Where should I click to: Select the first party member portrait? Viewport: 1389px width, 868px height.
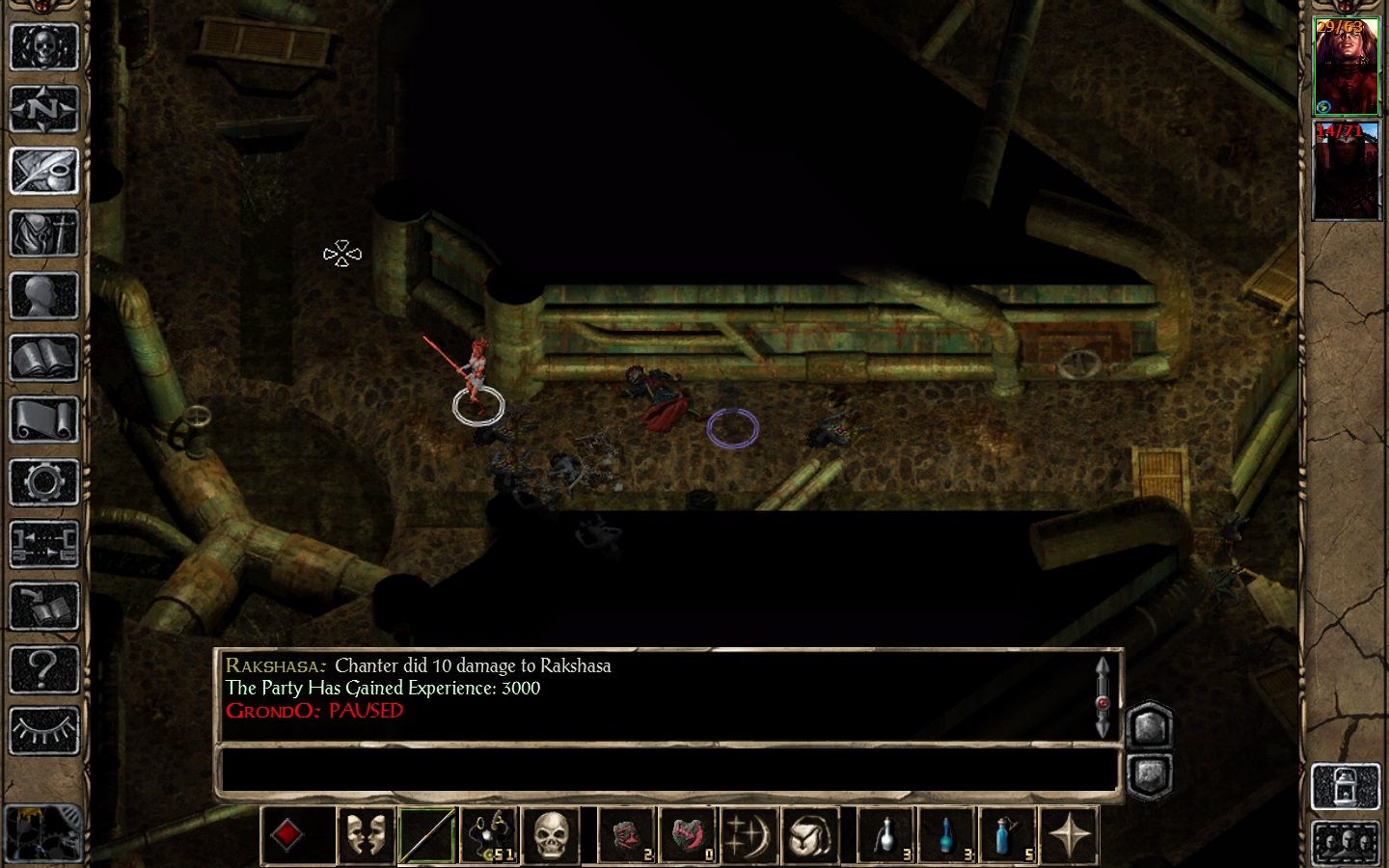[1347, 66]
